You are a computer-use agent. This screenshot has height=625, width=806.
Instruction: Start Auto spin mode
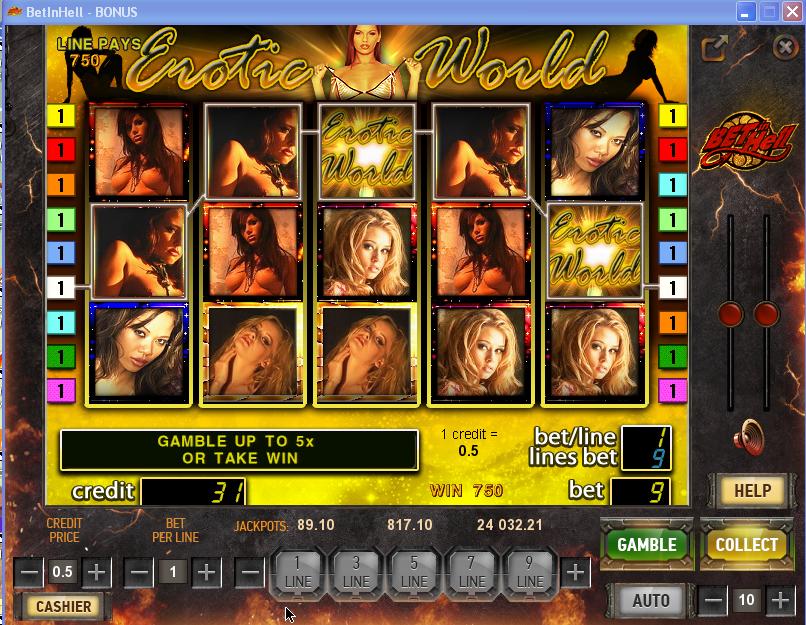[x=651, y=601]
